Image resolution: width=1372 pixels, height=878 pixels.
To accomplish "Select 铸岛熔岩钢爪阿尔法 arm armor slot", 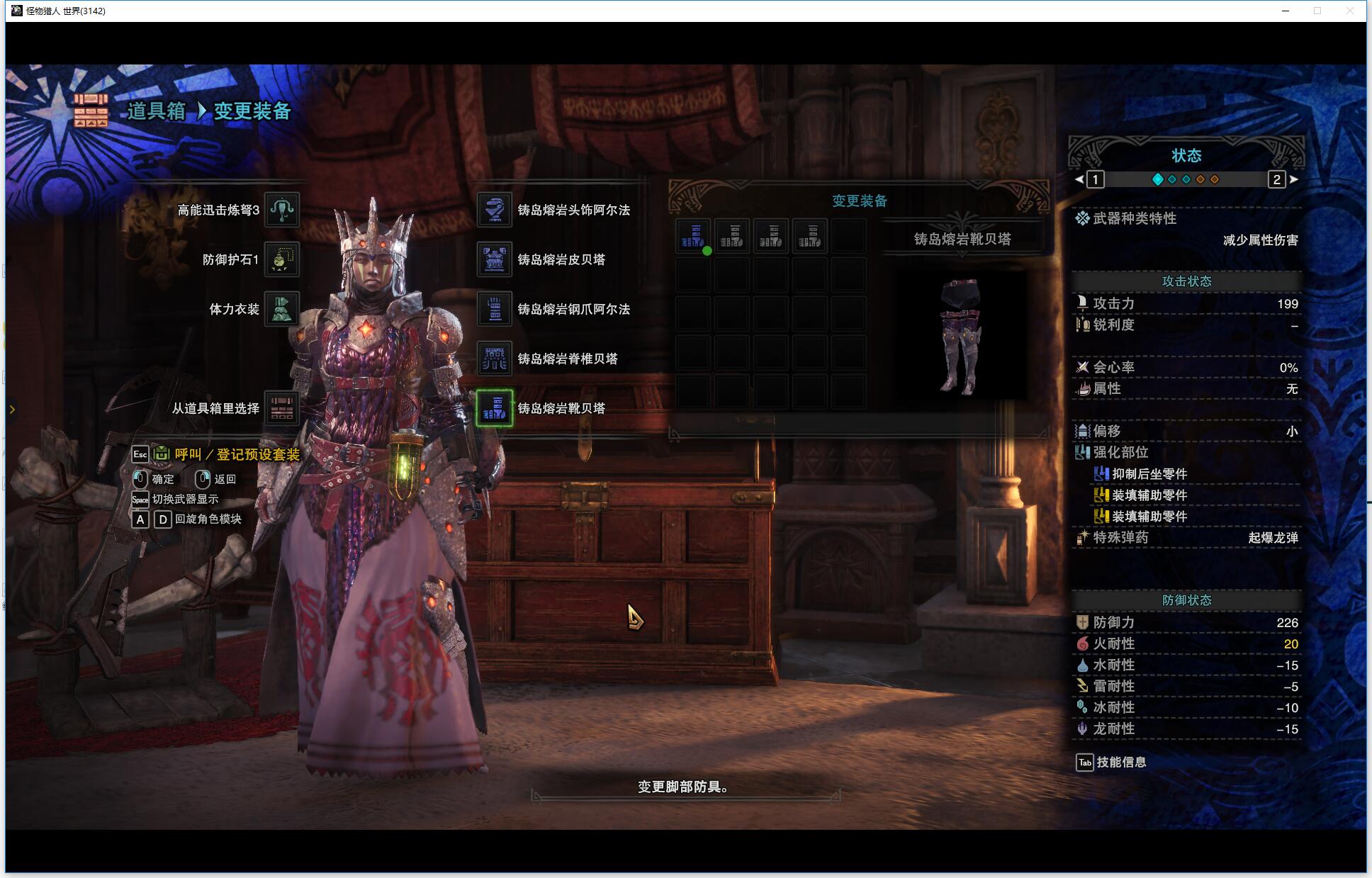I will click(495, 309).
